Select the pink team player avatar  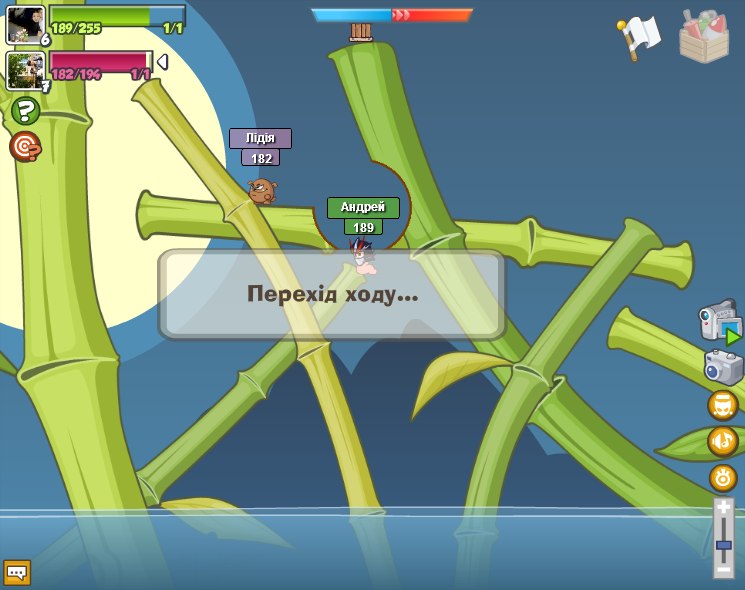(25, 70)
